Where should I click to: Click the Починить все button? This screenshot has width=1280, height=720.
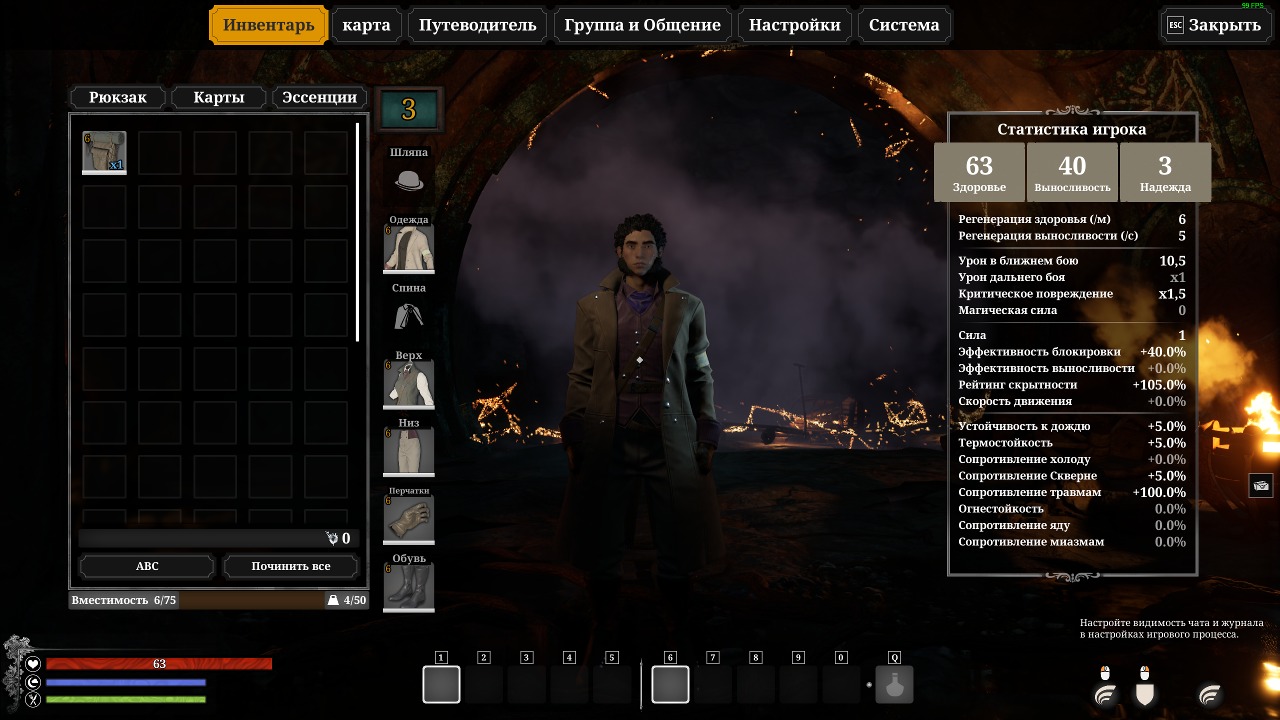pos(291,566)
